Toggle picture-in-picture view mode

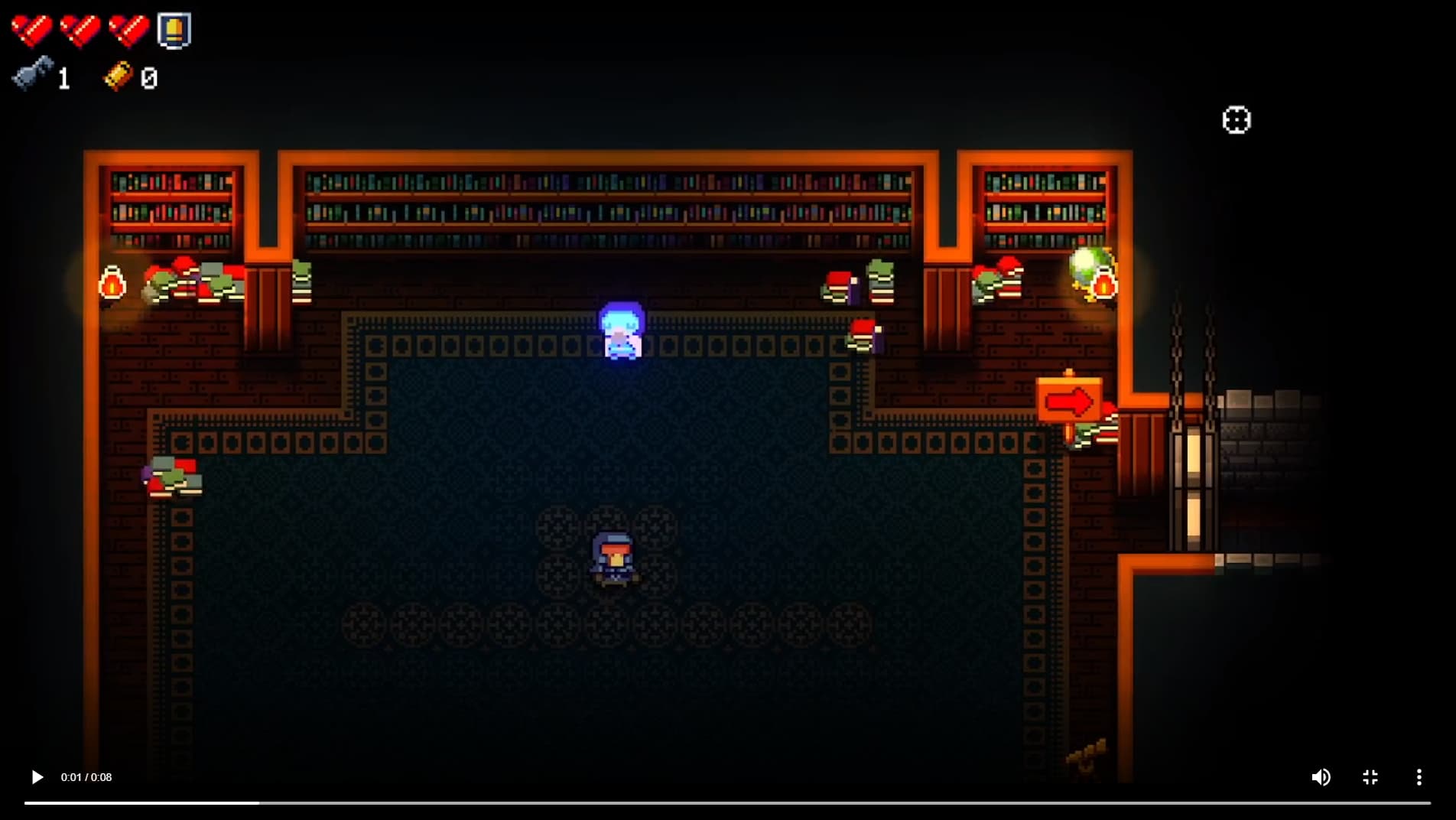[x=1370, y=777]
